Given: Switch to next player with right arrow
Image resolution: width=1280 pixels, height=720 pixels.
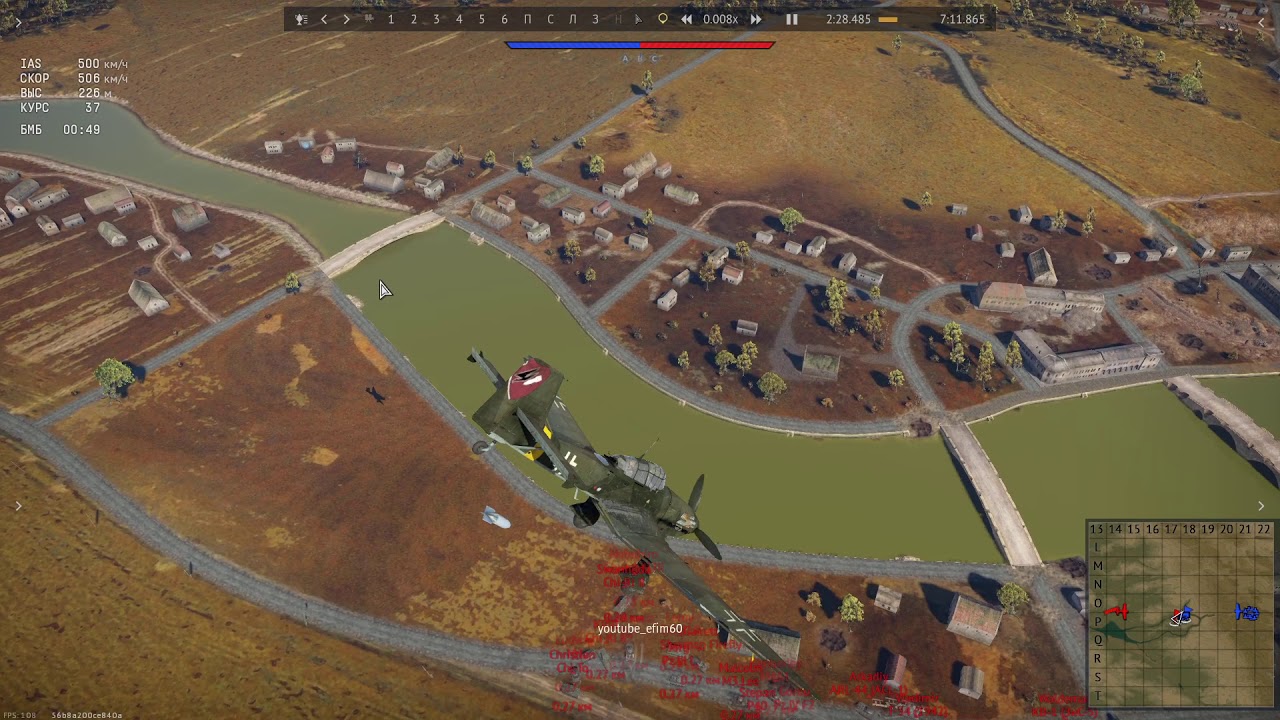Looking at the screenshot, I should [346, 19].
